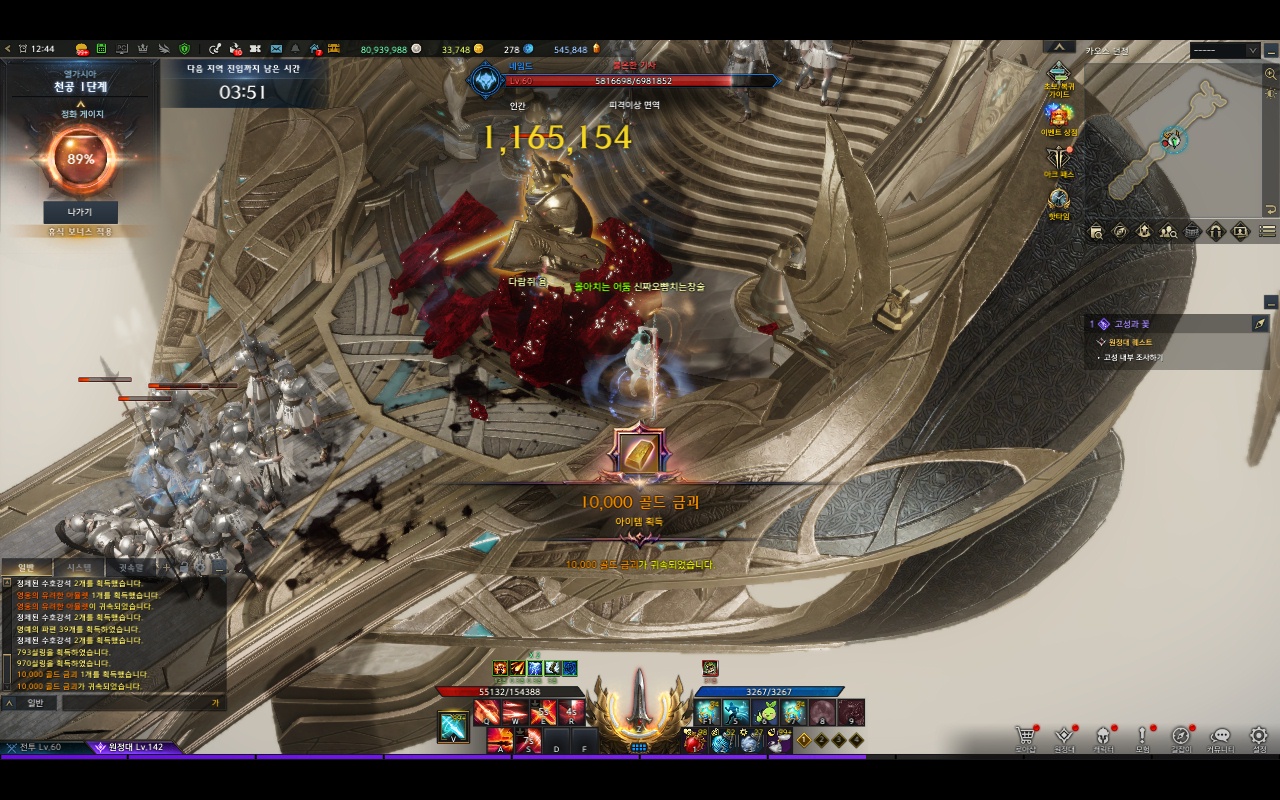Viewport: 1280px width, 800px height.
Task: Open the 이벤트 상점 event shop
Action: pos(1059,118)
